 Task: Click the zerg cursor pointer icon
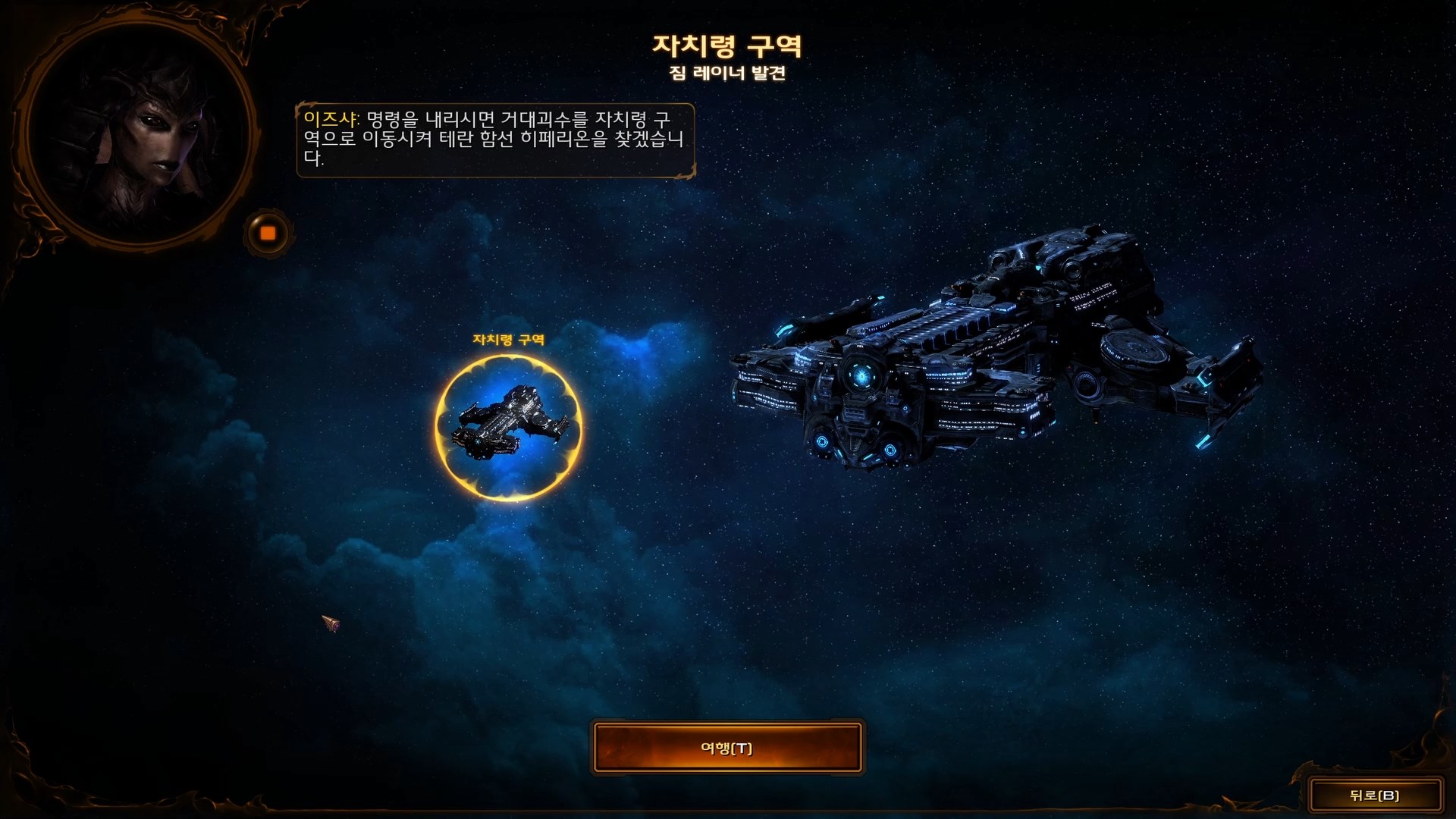329,623
